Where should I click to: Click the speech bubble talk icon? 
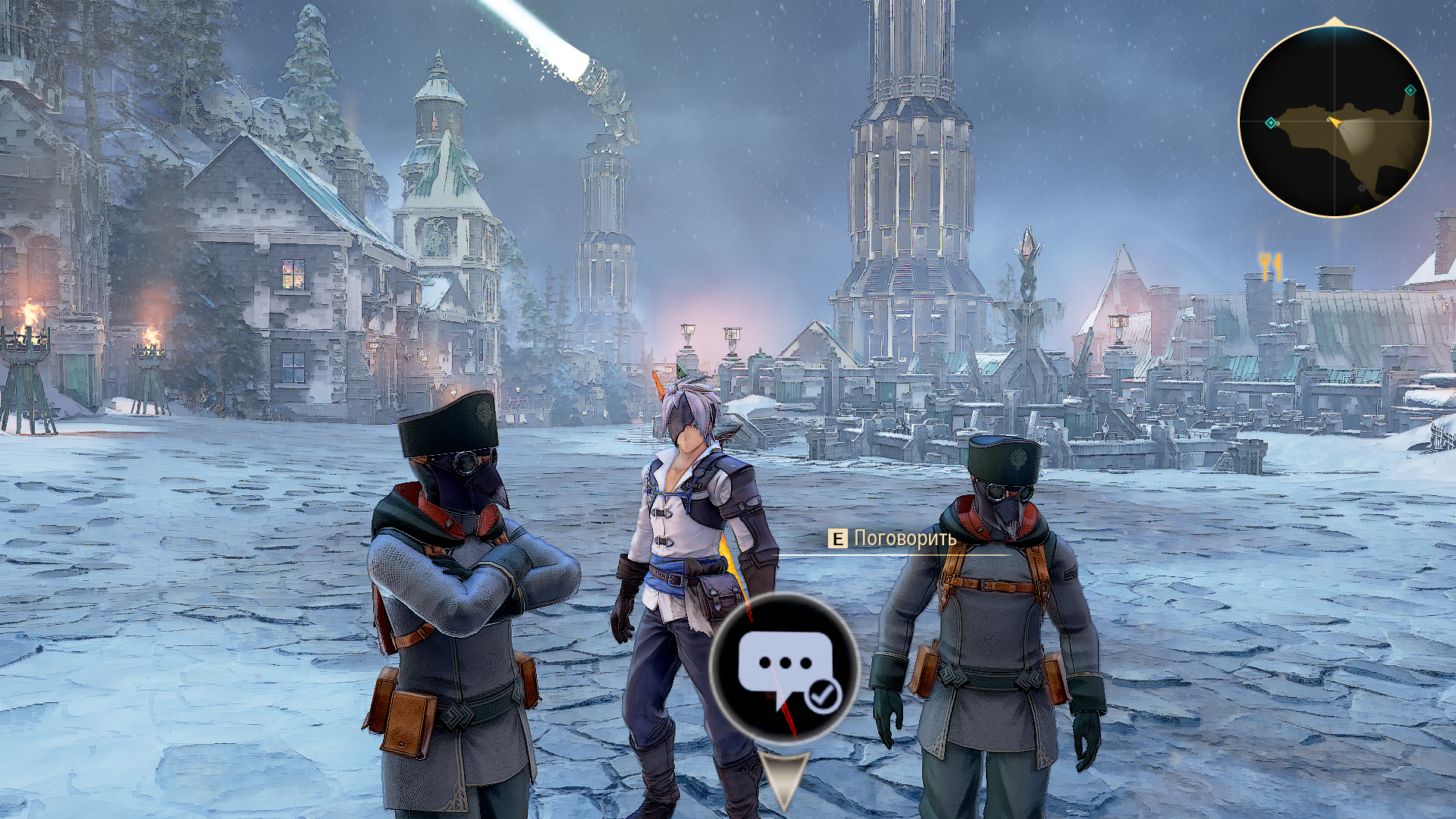(x=783, y=667)
